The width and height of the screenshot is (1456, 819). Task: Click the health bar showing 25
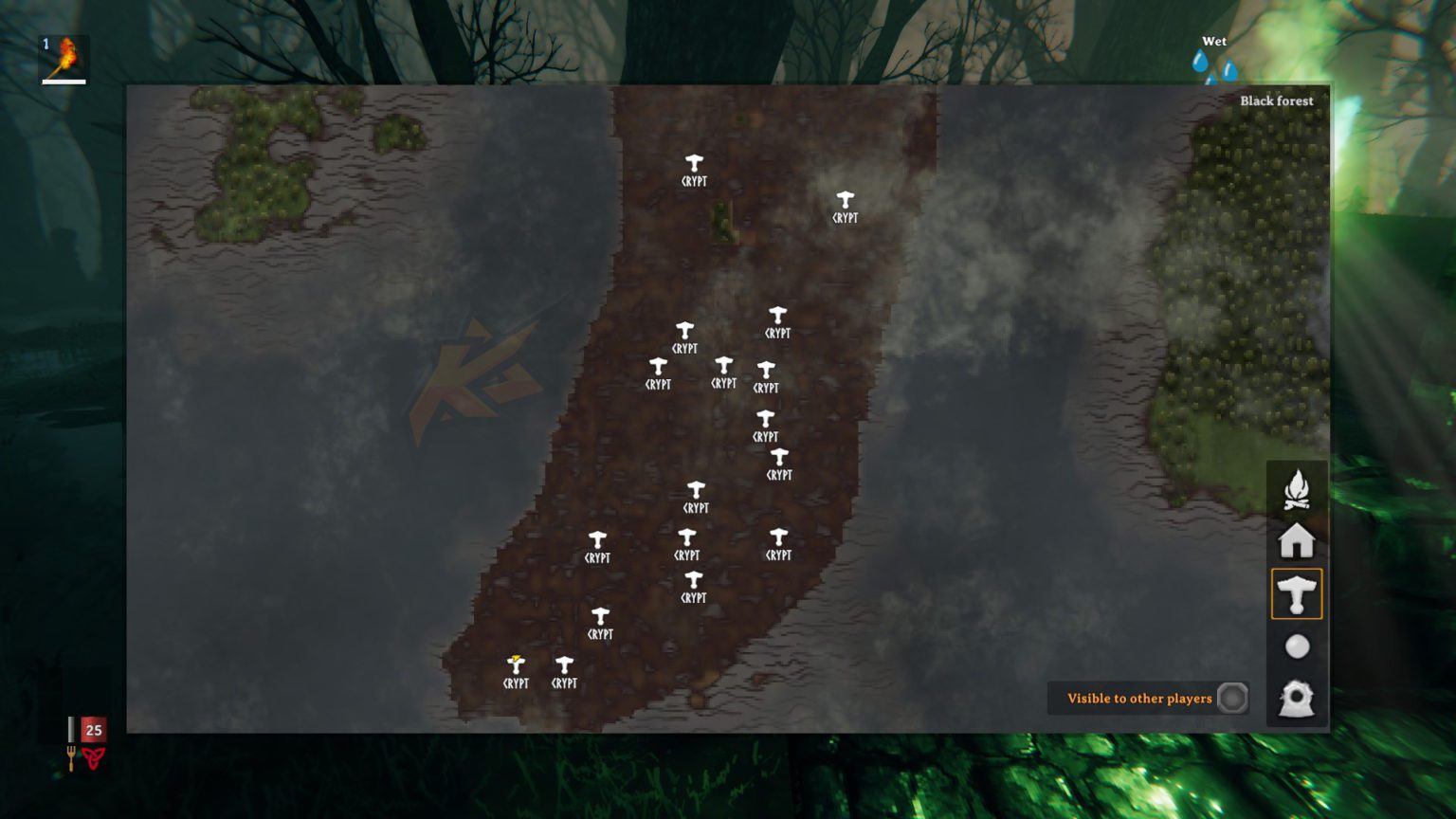[x=92, y=731]
